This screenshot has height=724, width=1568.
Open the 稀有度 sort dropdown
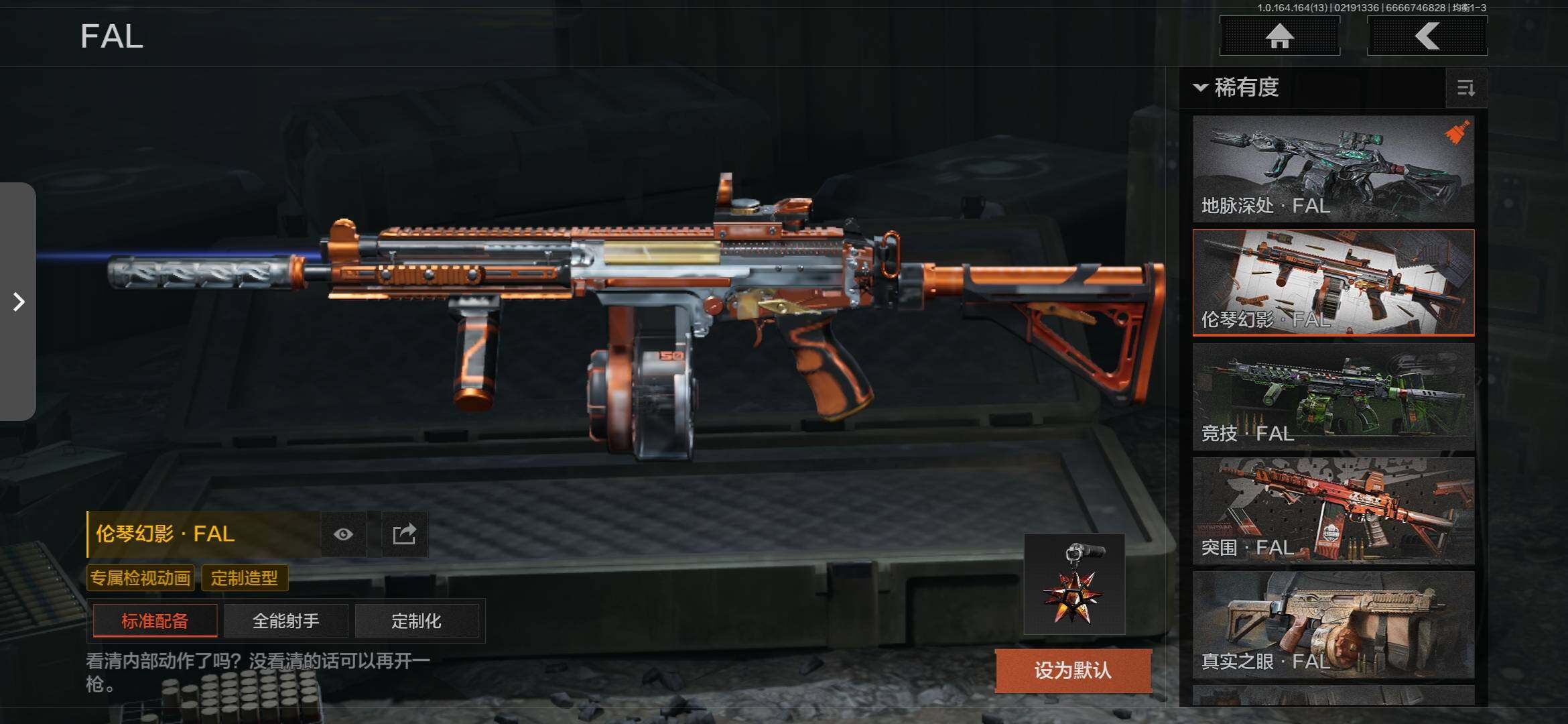coord(1237,87)
